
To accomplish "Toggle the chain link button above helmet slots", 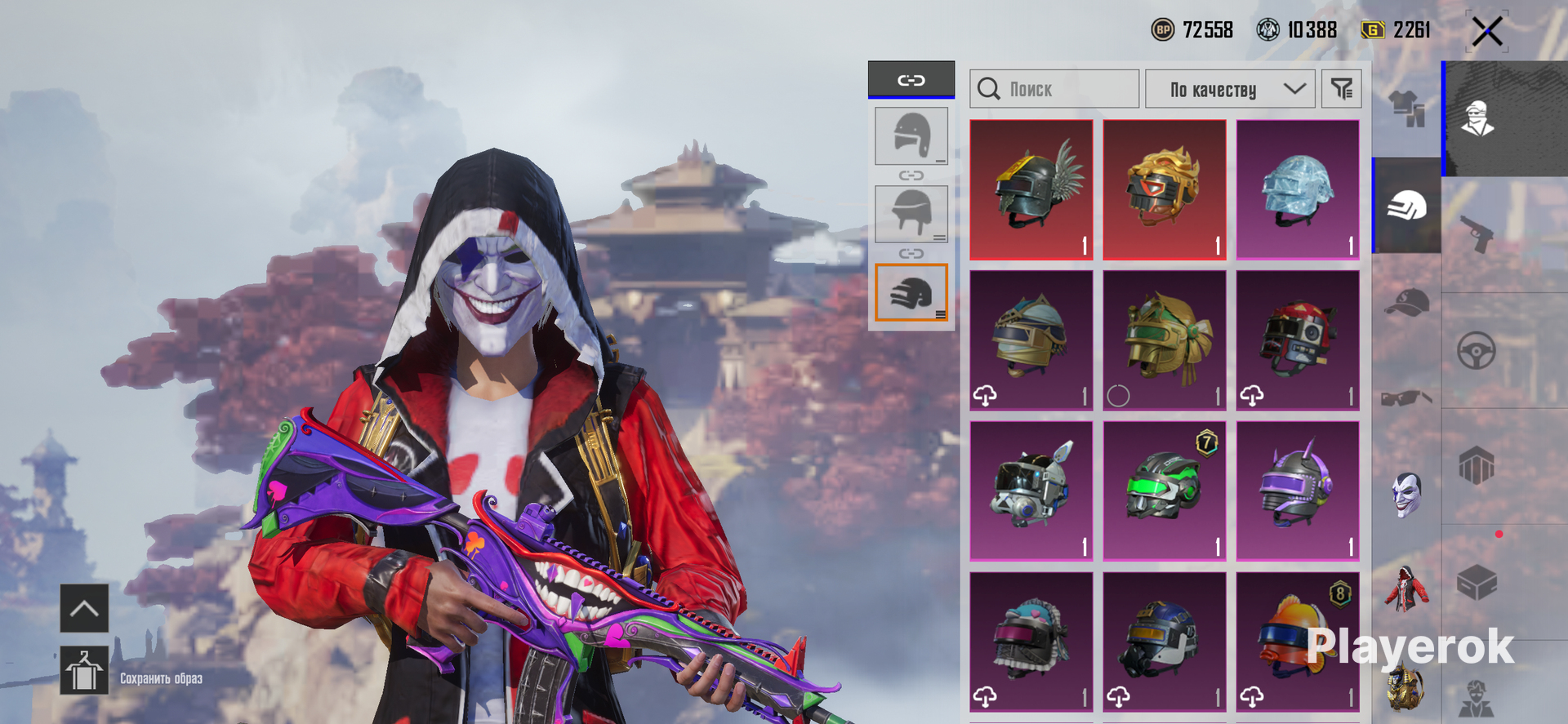I will click(911, 80).
